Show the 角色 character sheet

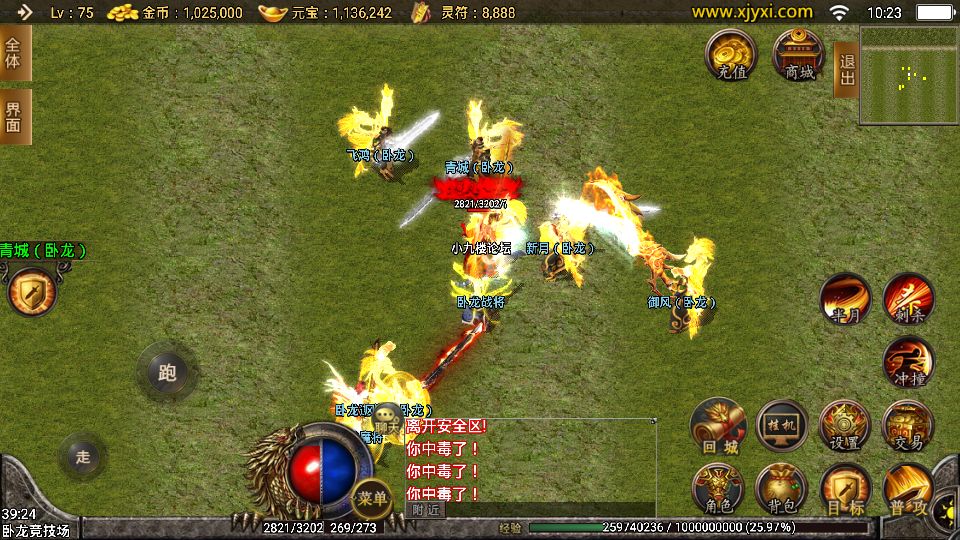pos(718,489)
